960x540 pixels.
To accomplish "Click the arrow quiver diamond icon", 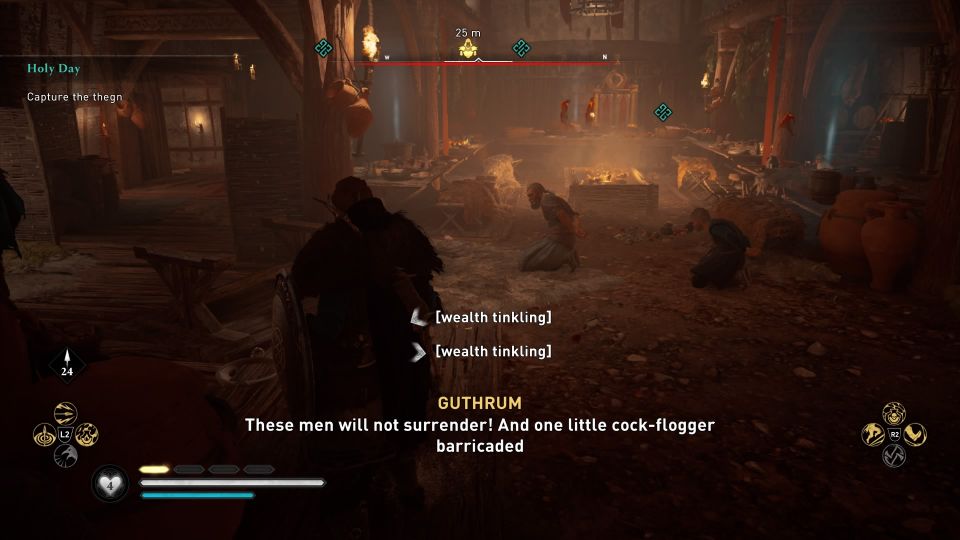I will tap(67, 364).
